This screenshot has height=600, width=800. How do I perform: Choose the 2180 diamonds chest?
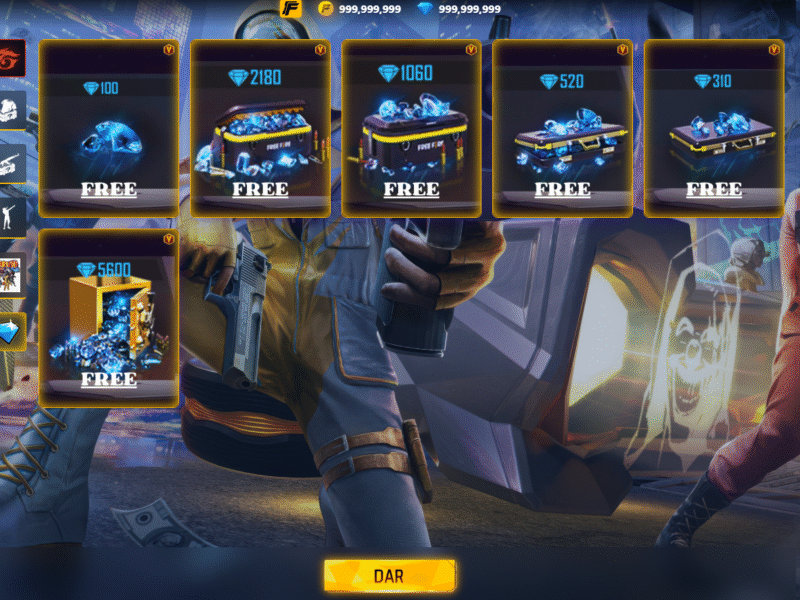(260, 128)
